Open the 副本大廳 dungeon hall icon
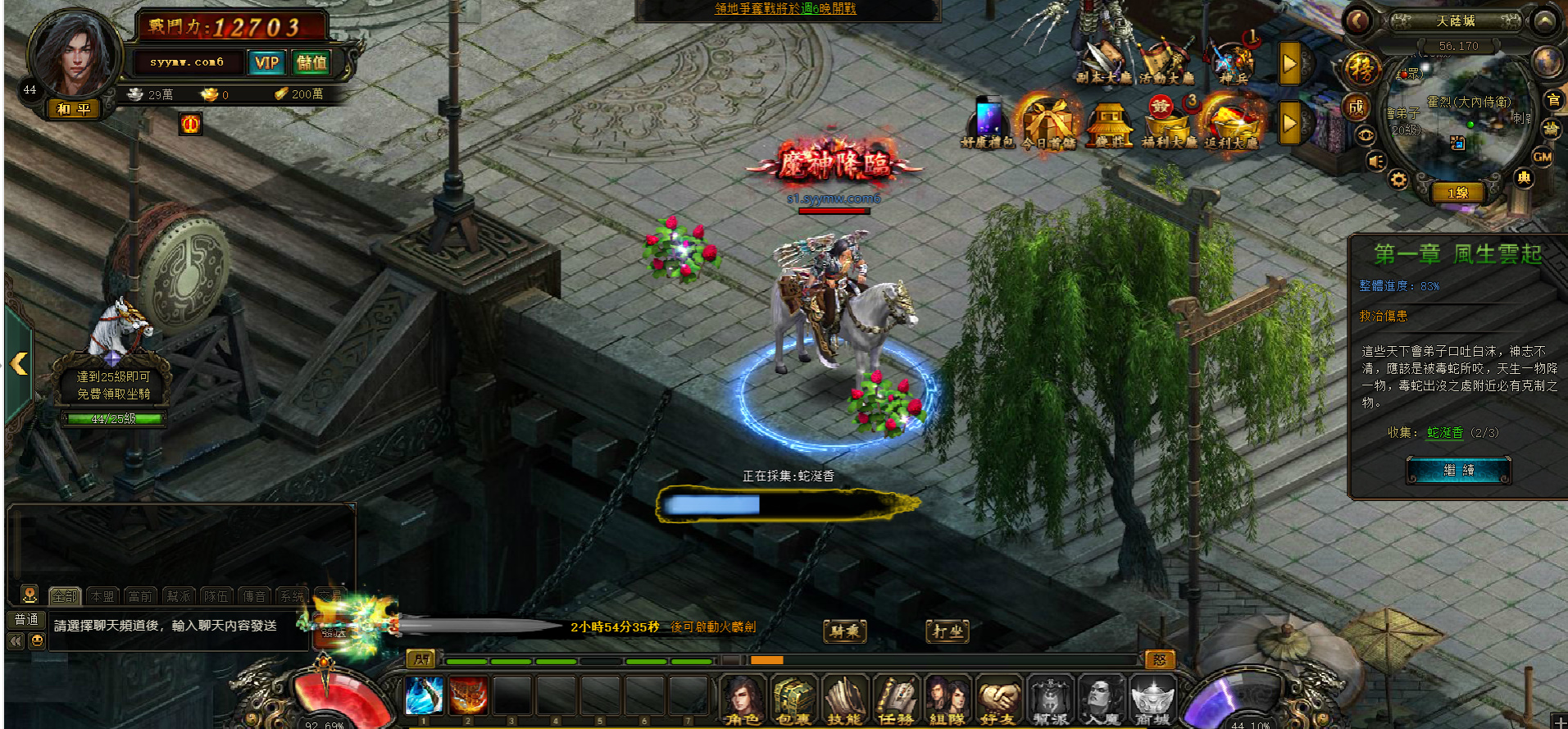 tap(1103, 62)
